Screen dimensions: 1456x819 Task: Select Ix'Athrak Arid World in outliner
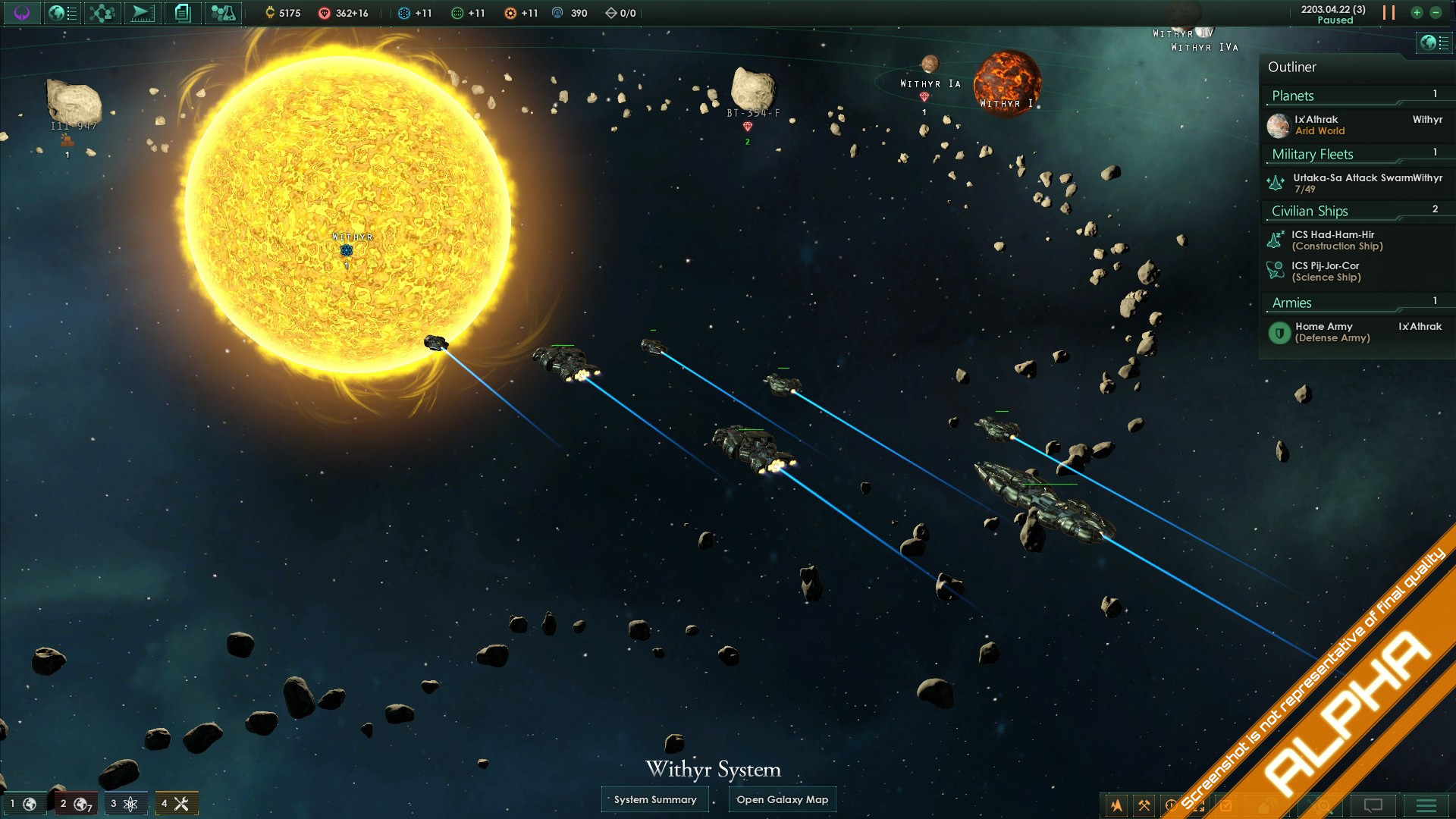(1319, 125)
